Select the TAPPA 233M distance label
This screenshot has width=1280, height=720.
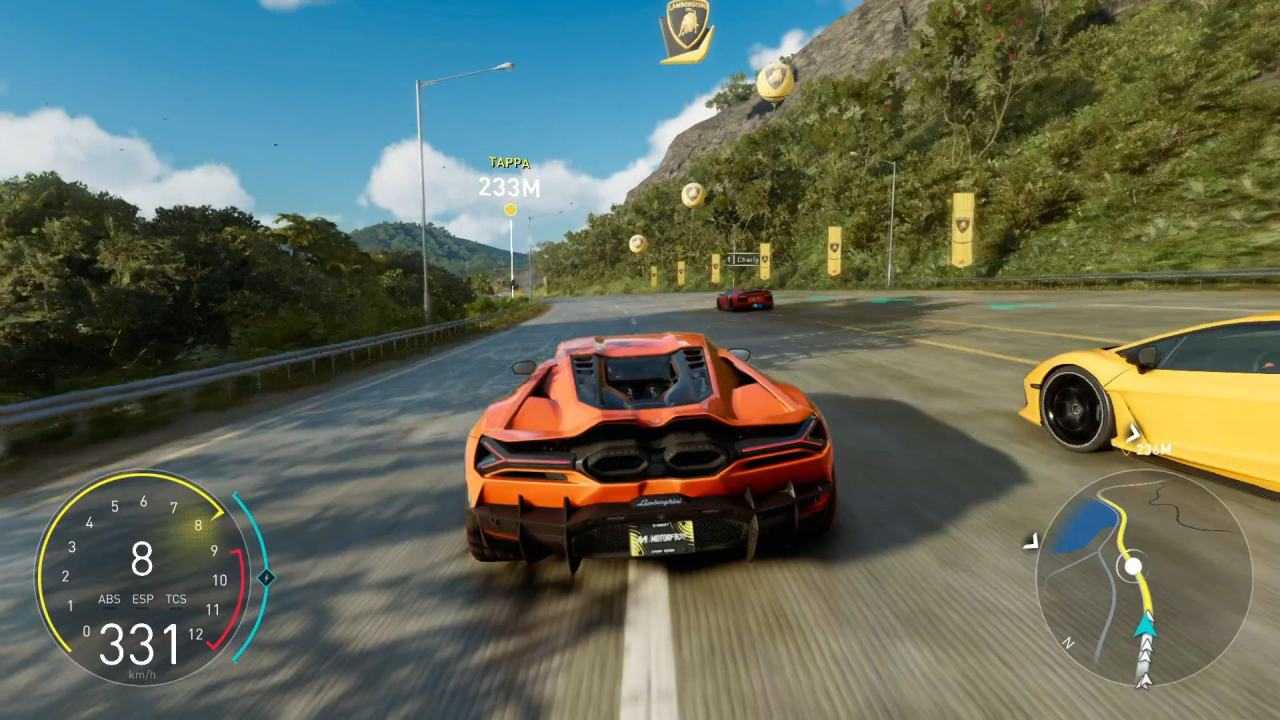508,173
